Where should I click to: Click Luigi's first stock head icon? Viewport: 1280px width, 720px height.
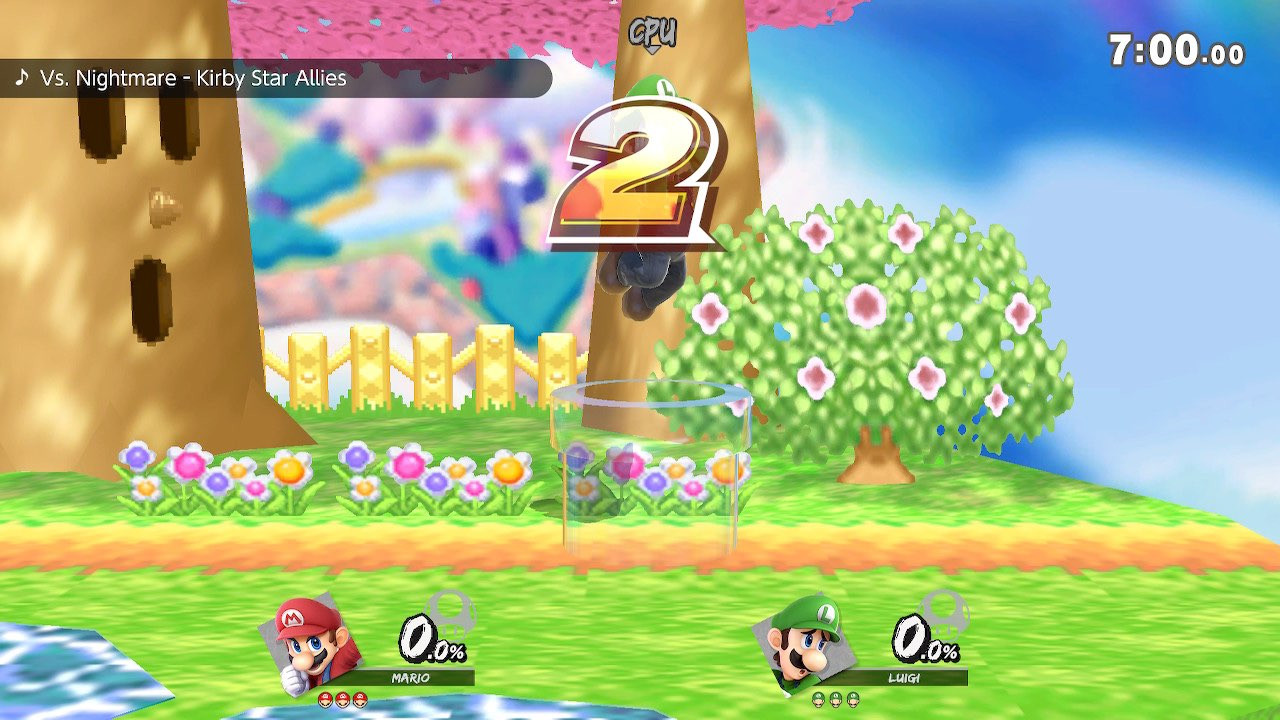[x=818, y=702]
